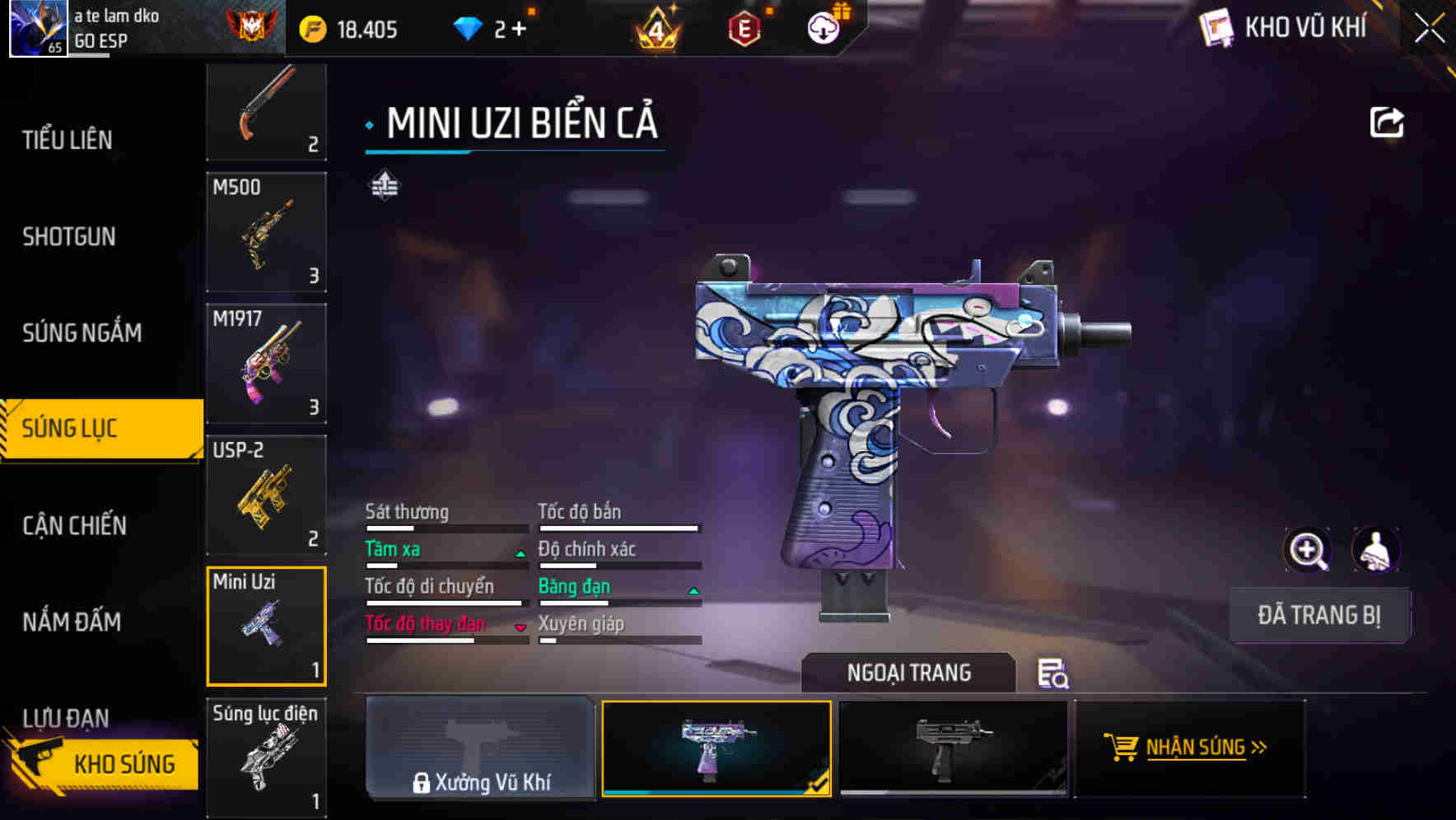Select the M500 weapon tile
Screen dimensions: 1456x820
click(x=266, y=232)
